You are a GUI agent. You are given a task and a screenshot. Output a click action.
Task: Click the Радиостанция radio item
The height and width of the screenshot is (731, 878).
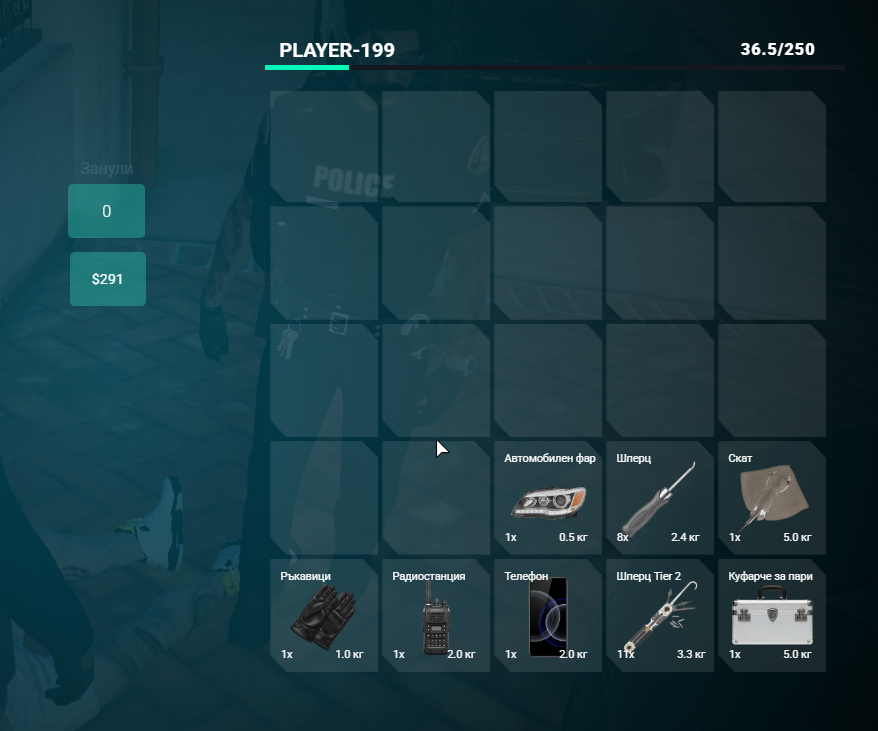pyautogui.click(x=436, y=615)
